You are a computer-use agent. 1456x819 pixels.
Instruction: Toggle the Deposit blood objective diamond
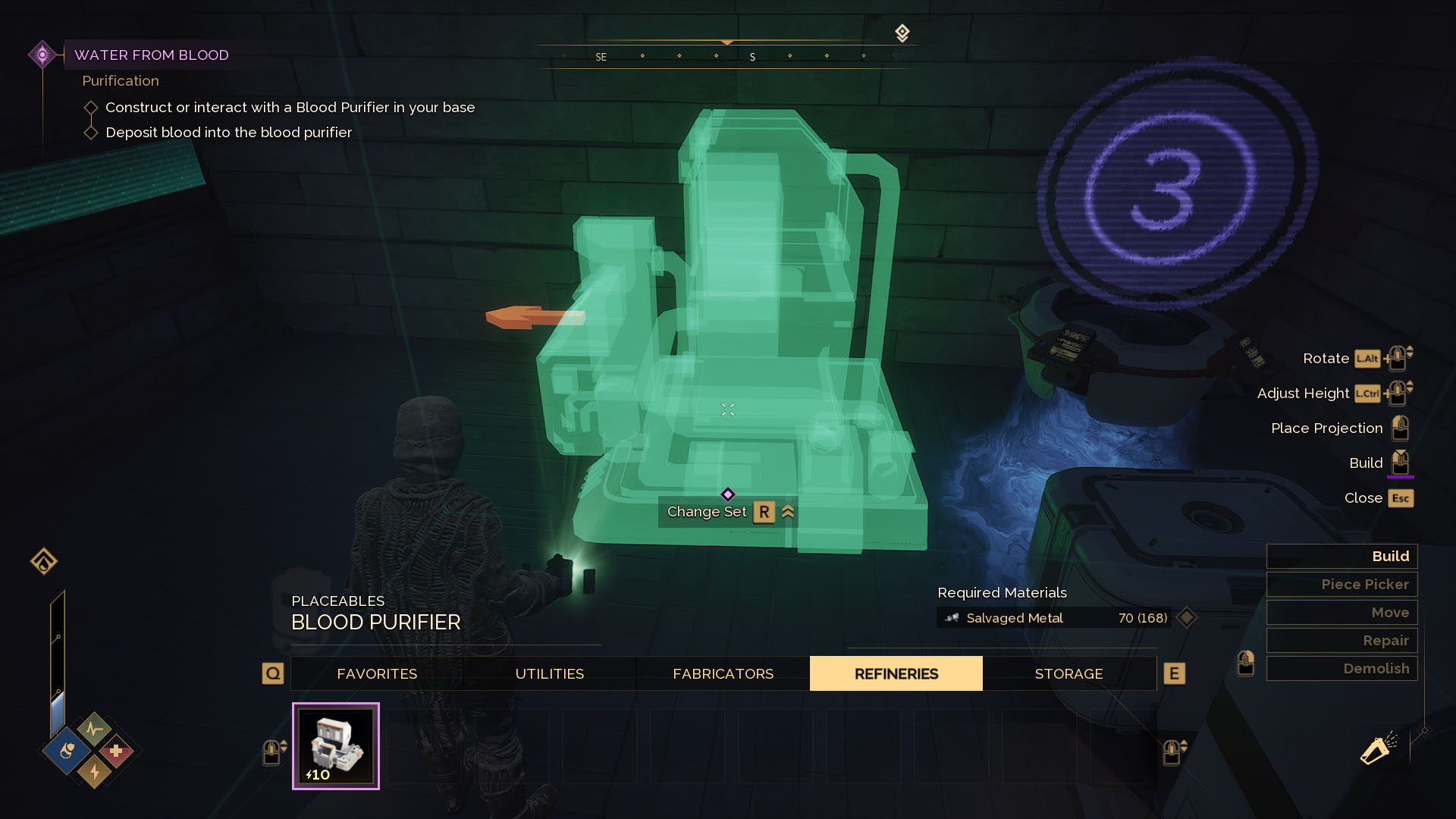coord(90,132)
